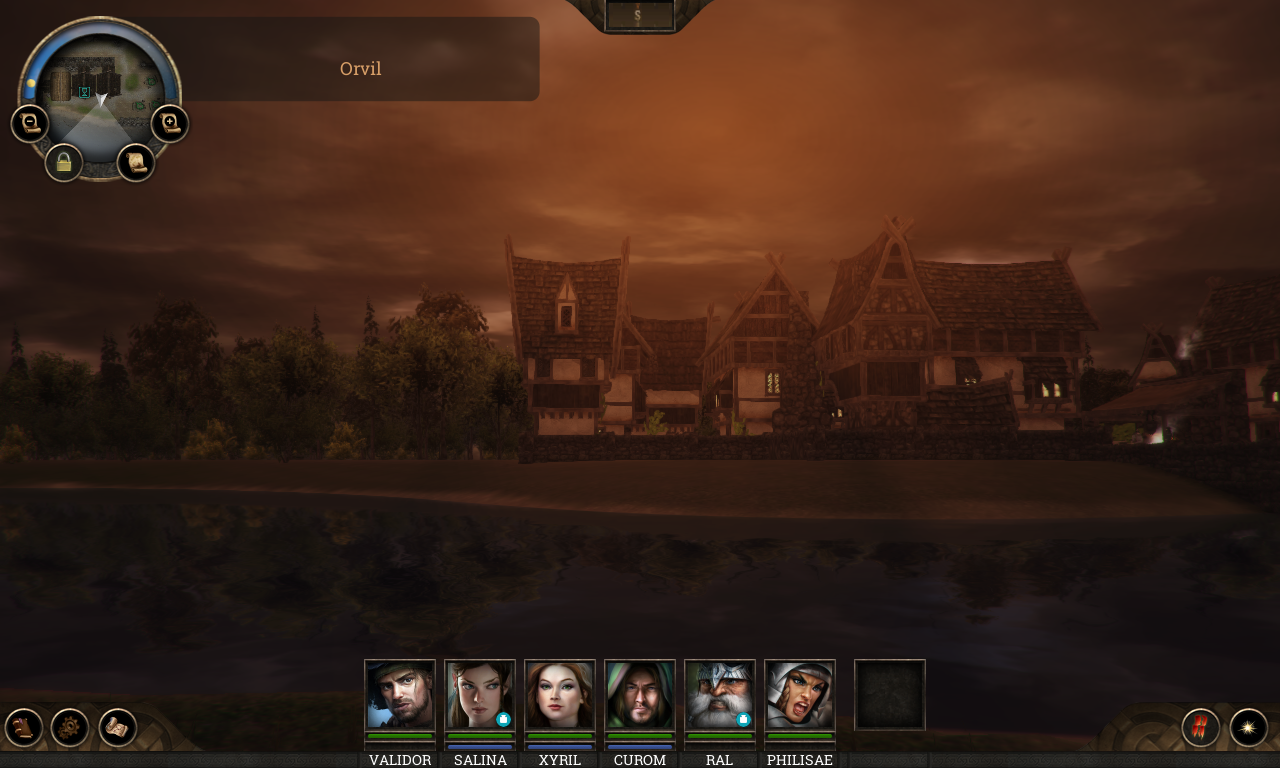Click the blue status icon on Ral's portrait
Image resolution: width=1280 pixels, height=768 pixels.
744,718
